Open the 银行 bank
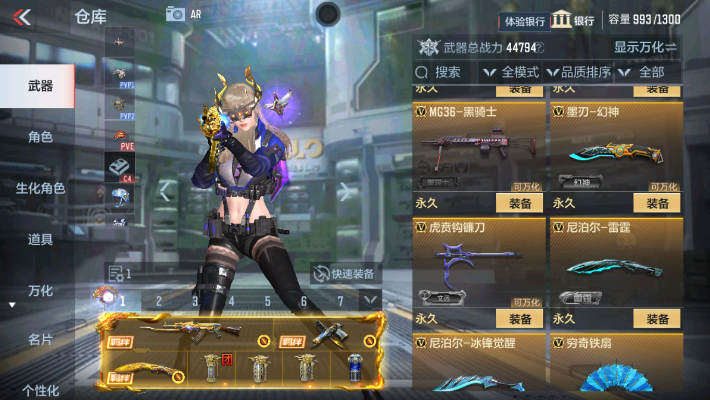 (x=574, y=20)
